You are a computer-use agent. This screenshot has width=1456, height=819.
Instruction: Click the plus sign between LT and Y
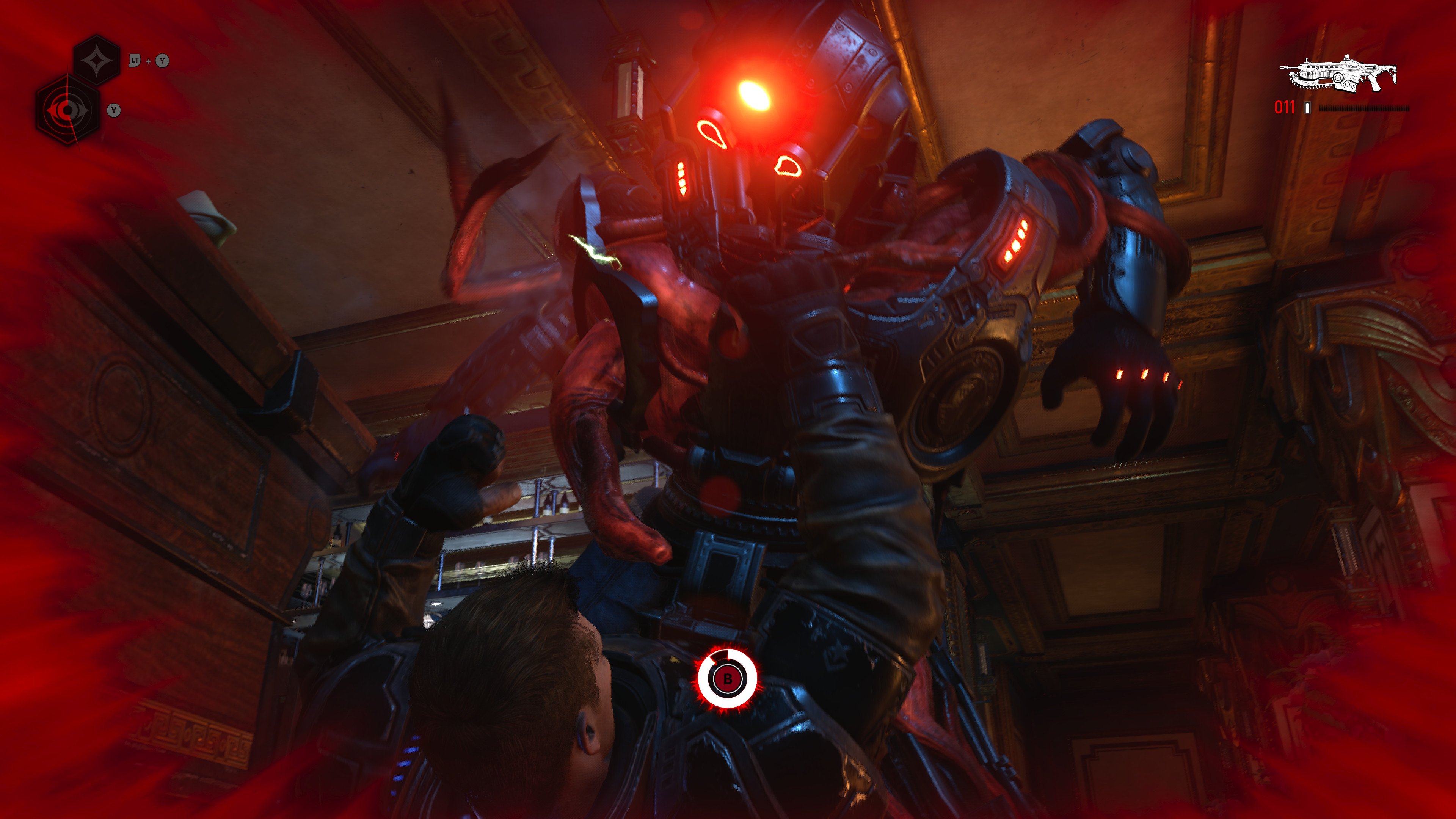pos(149,61)
